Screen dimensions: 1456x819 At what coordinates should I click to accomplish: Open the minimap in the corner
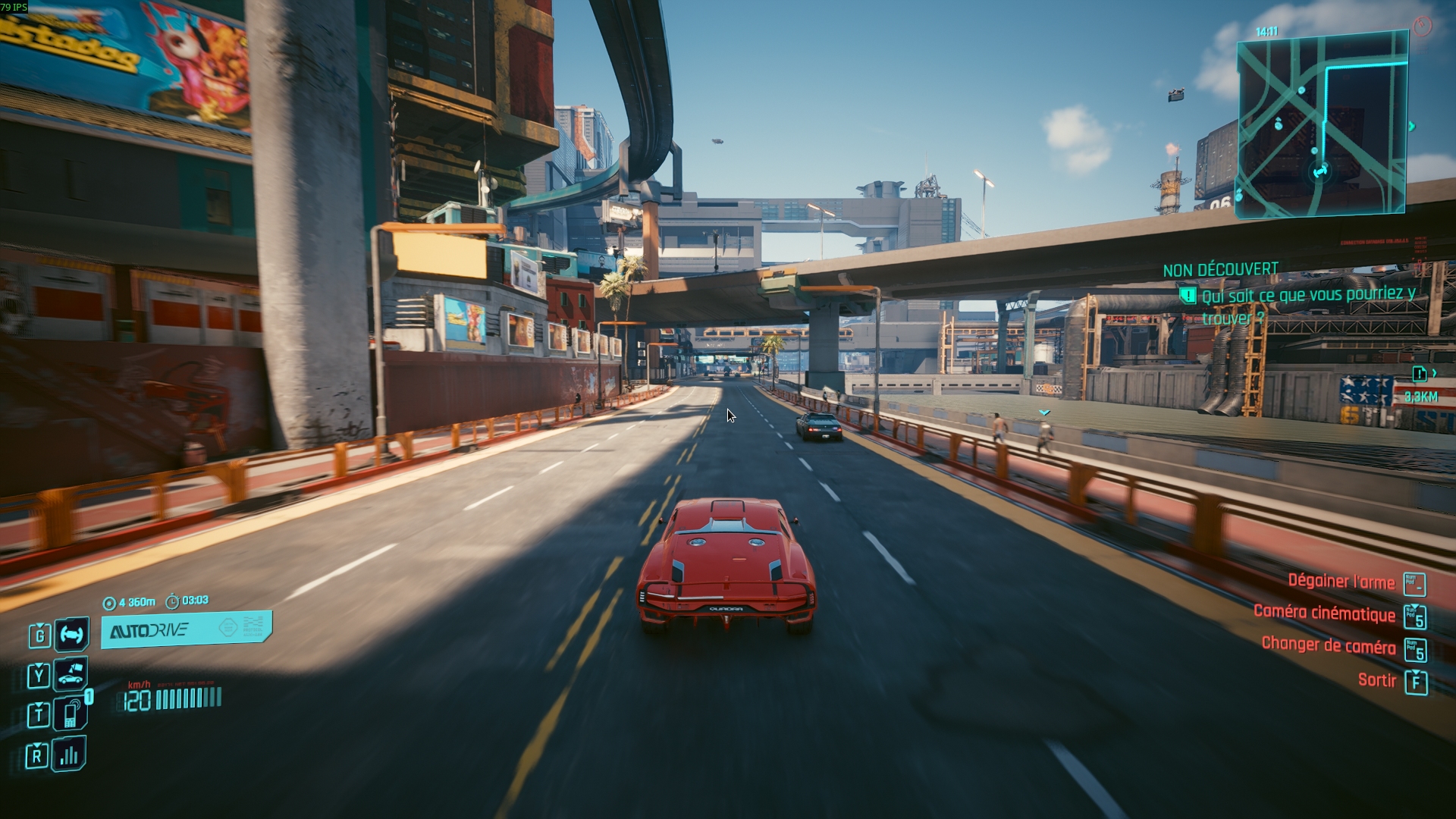[1322, 125]
